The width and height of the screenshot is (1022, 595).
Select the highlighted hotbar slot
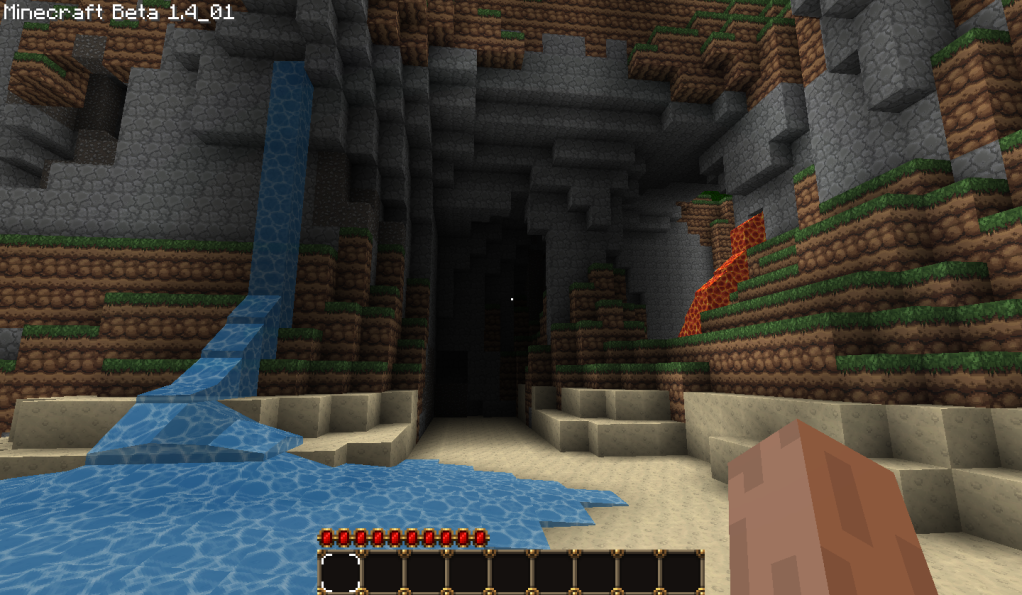[340, 573]
